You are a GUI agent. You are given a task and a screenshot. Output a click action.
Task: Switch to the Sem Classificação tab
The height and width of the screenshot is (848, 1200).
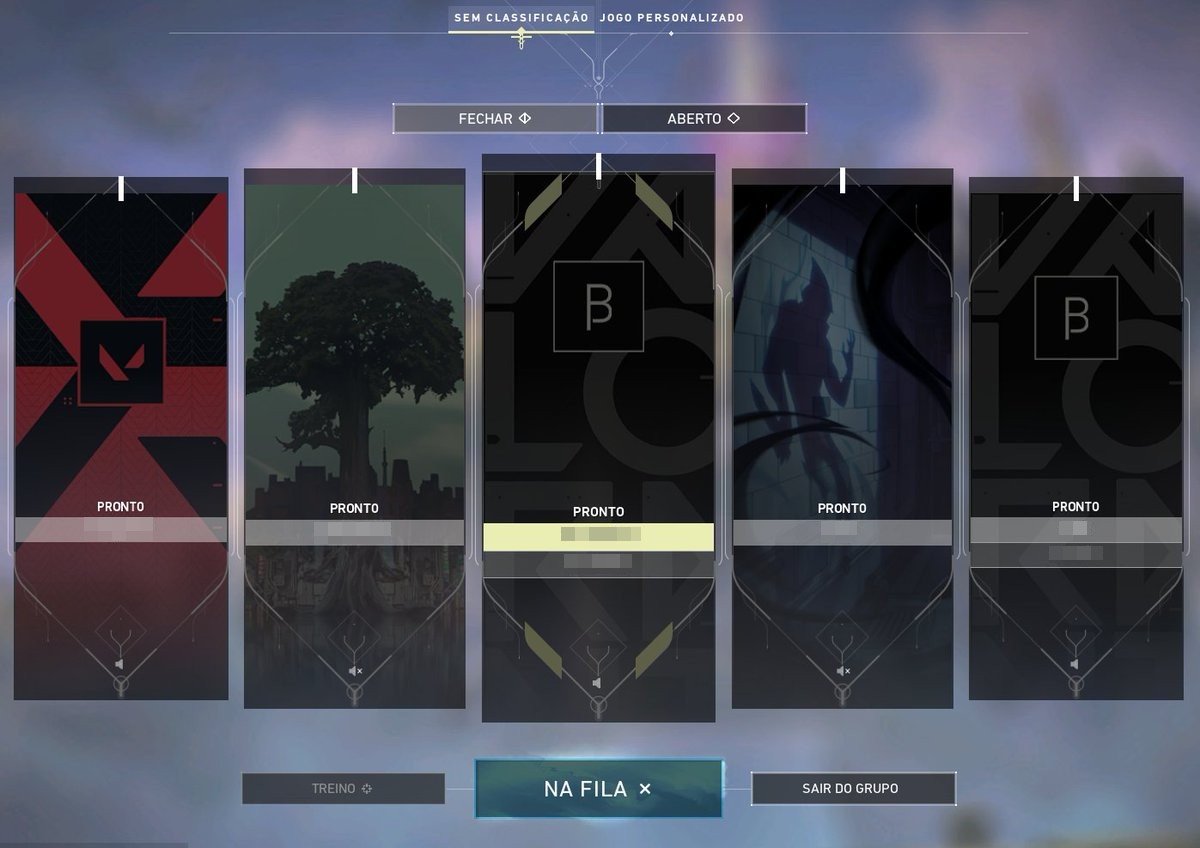520,18
